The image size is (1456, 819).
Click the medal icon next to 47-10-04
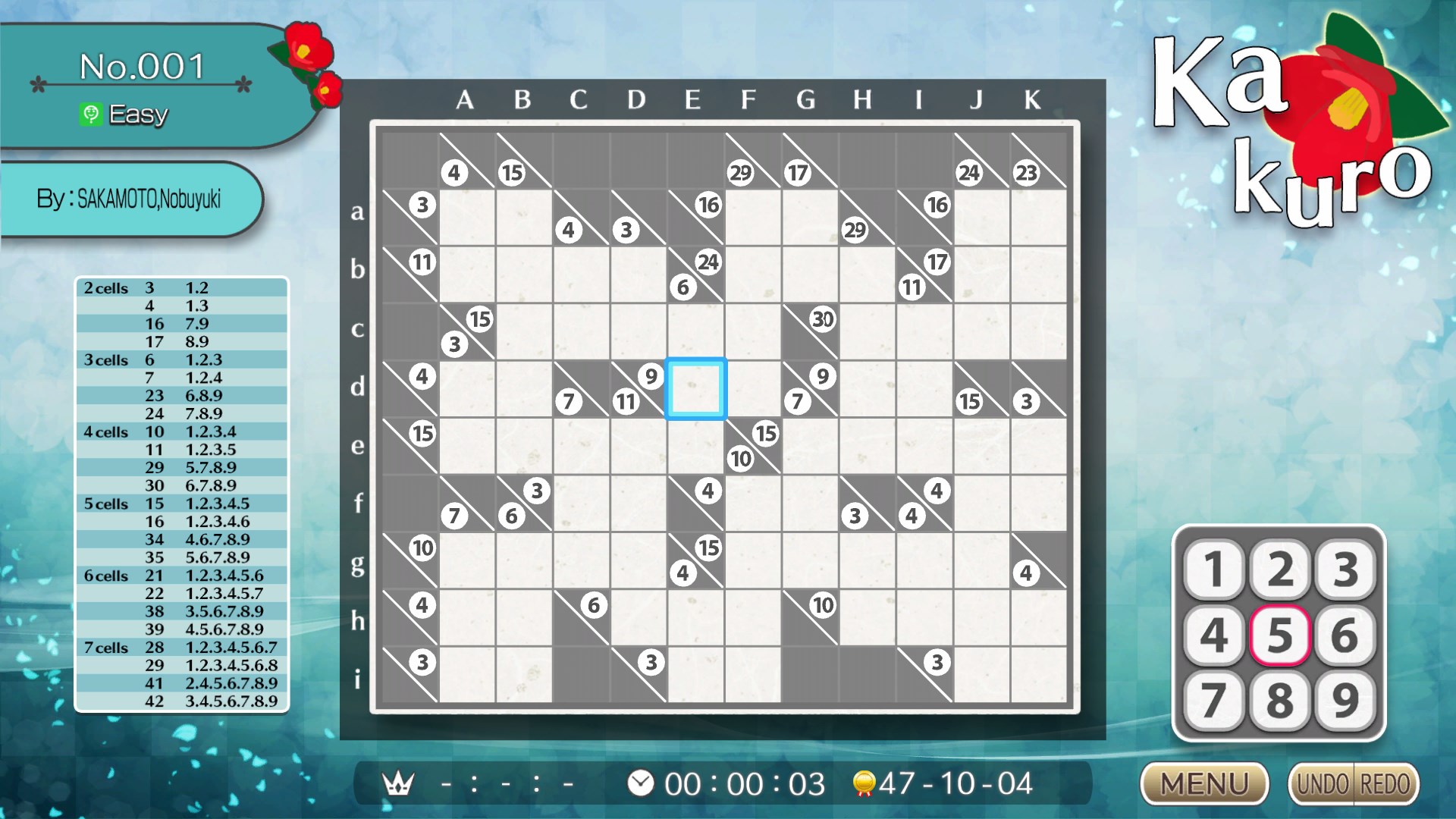[864, 783]
